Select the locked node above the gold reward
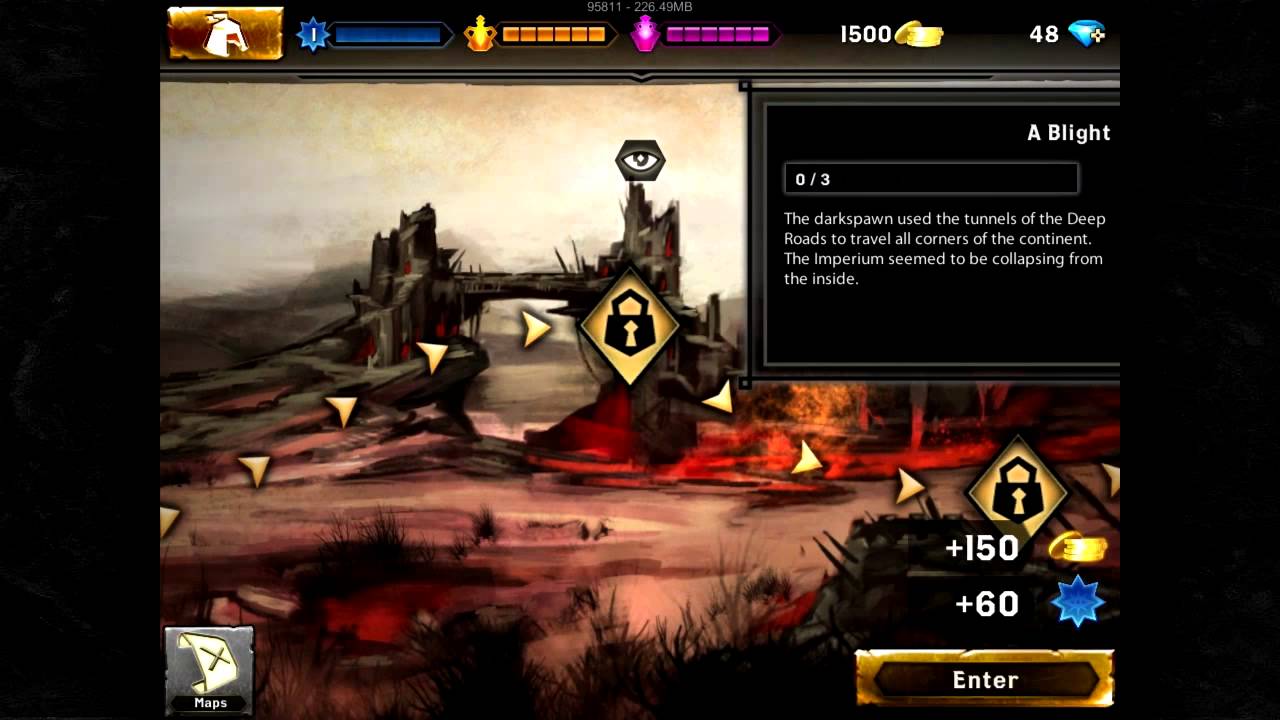Viewport: 1280px width, 720px height. coord(1017,489)
